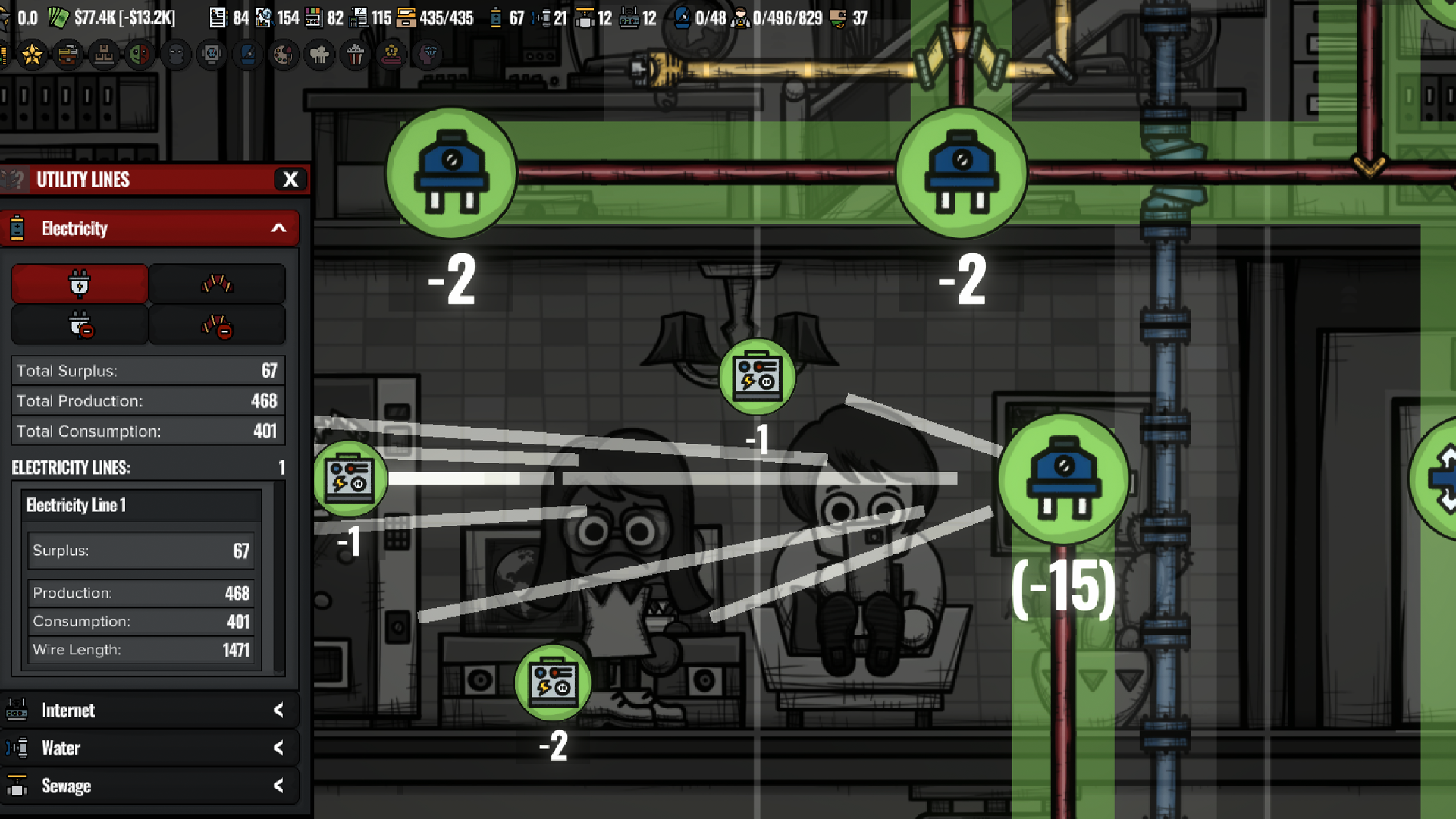This screenshot has width=1456, height=819.
Task: Select the place power plug tool
Action: (80, 284)
